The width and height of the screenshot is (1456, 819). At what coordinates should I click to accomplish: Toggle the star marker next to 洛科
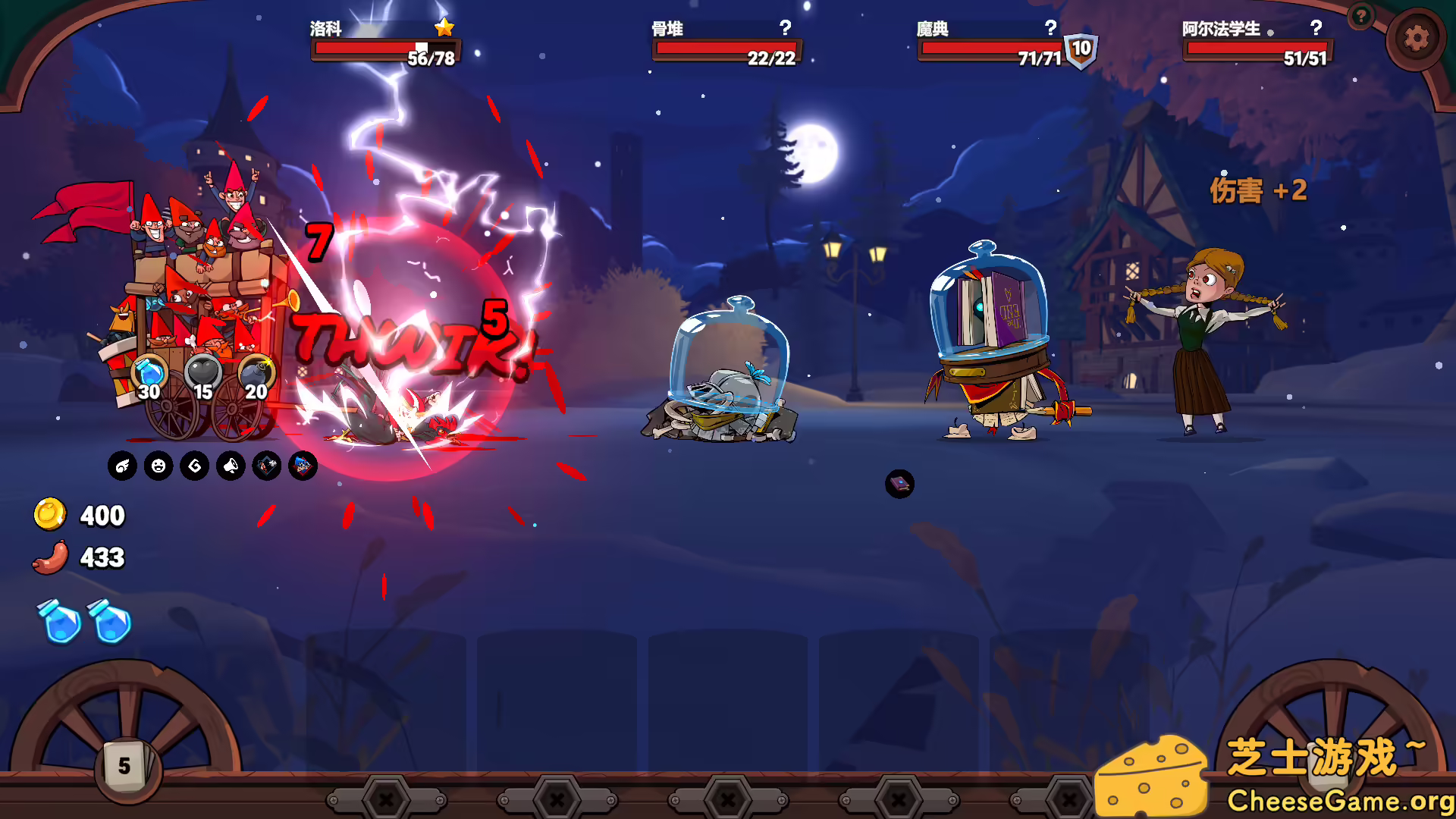click(444, 27)
